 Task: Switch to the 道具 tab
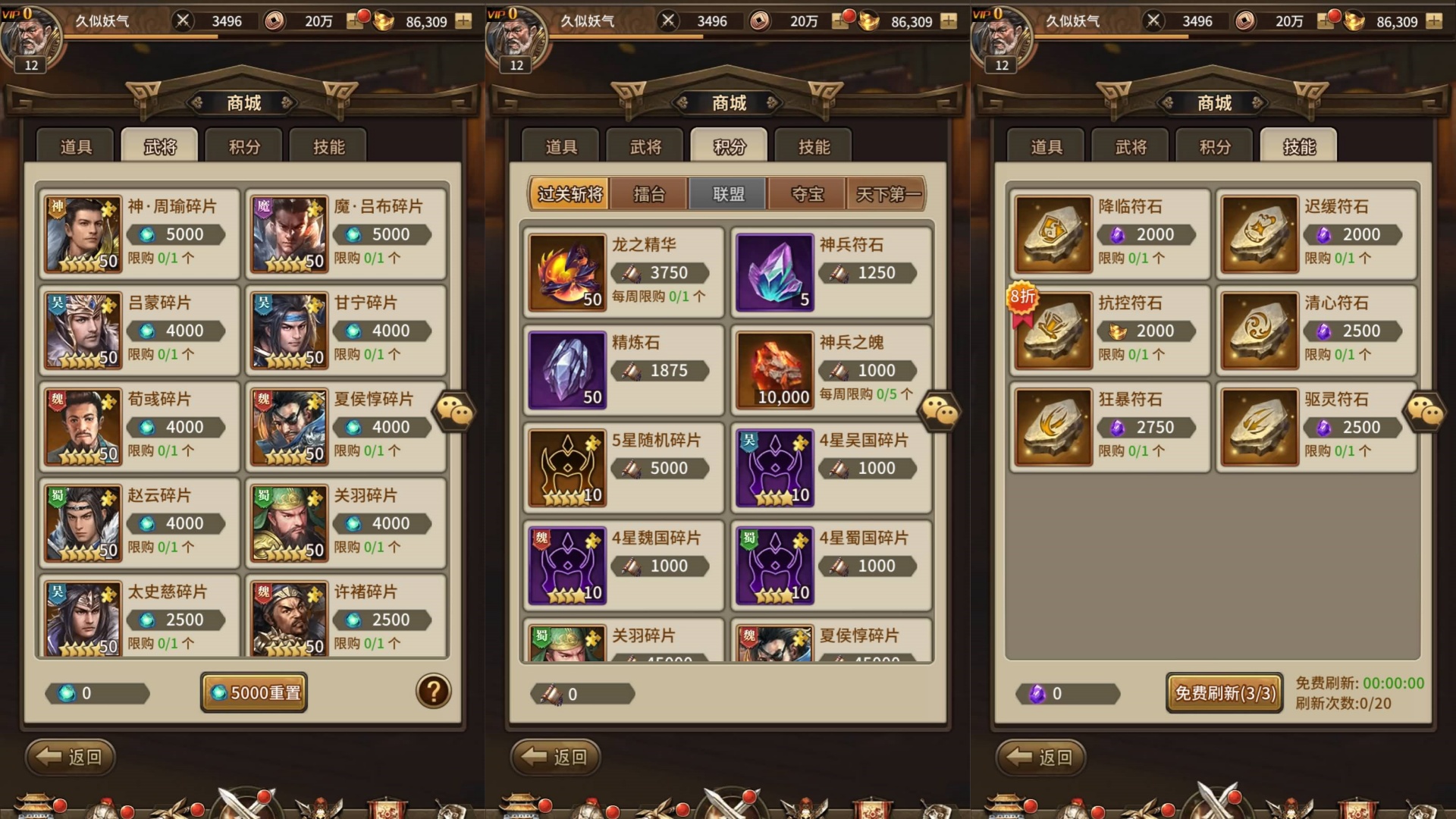74,146
